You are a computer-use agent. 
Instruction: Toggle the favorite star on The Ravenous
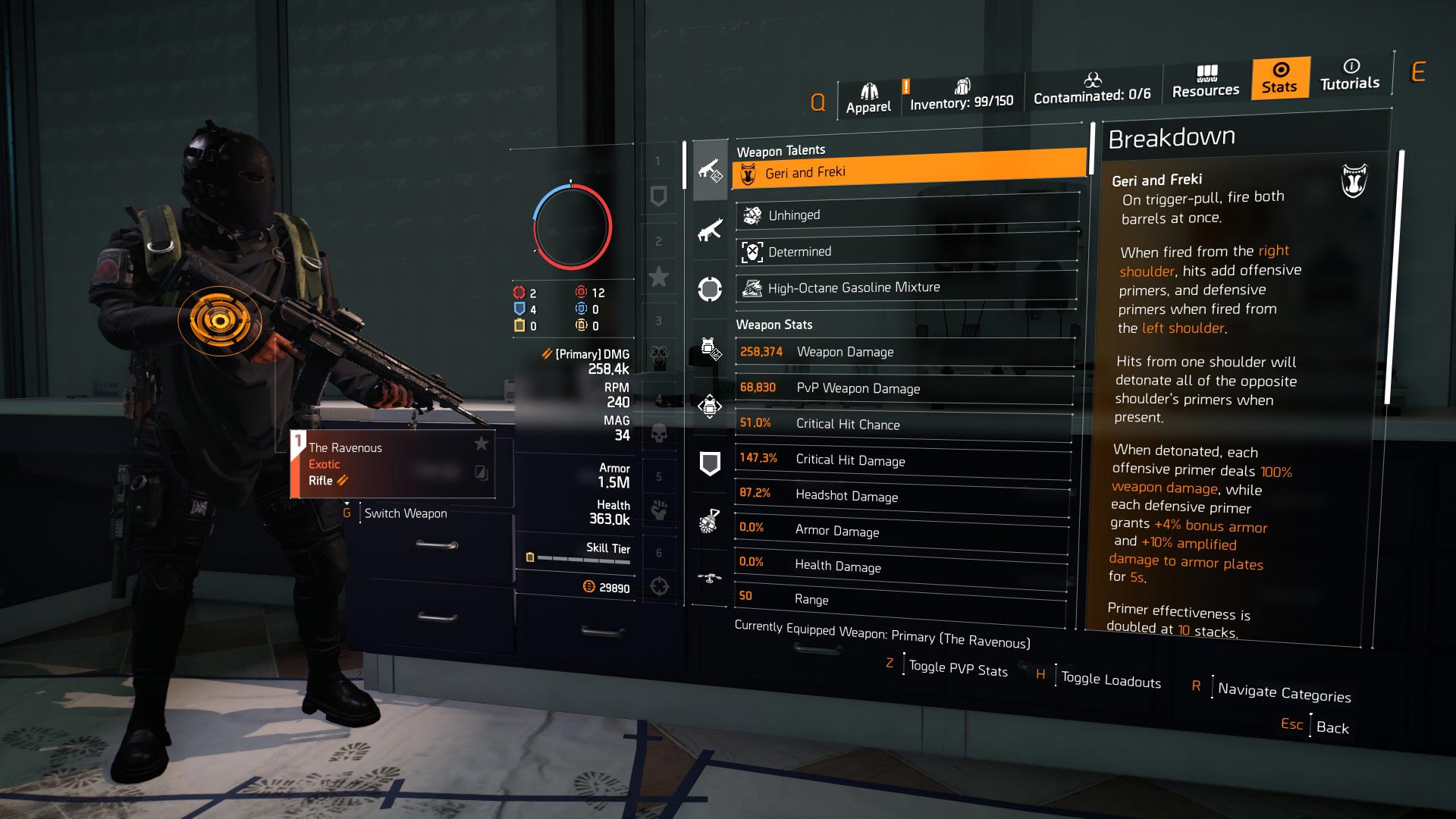coord(482,445)
